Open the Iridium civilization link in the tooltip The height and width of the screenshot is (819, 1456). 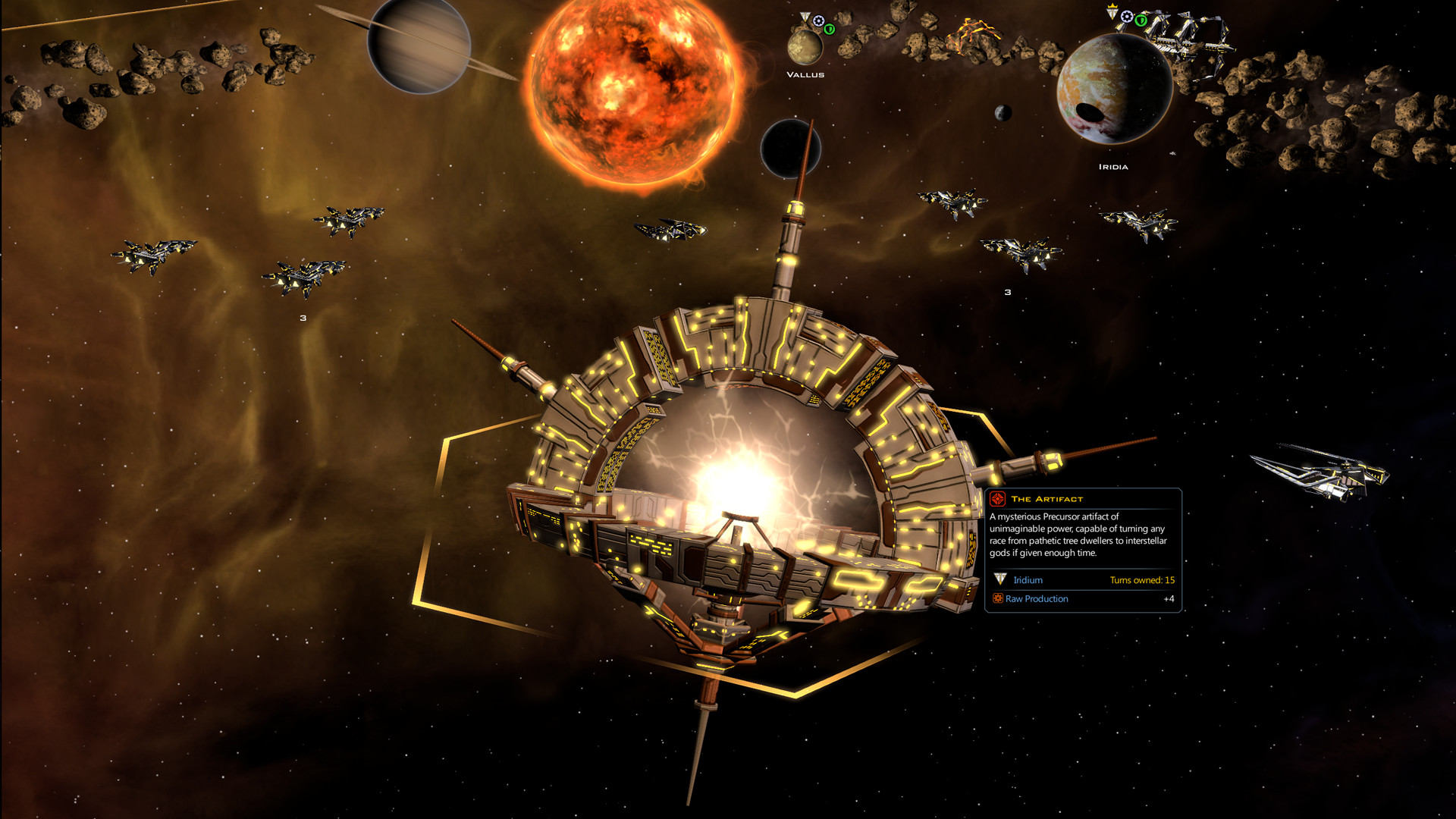1028,579
